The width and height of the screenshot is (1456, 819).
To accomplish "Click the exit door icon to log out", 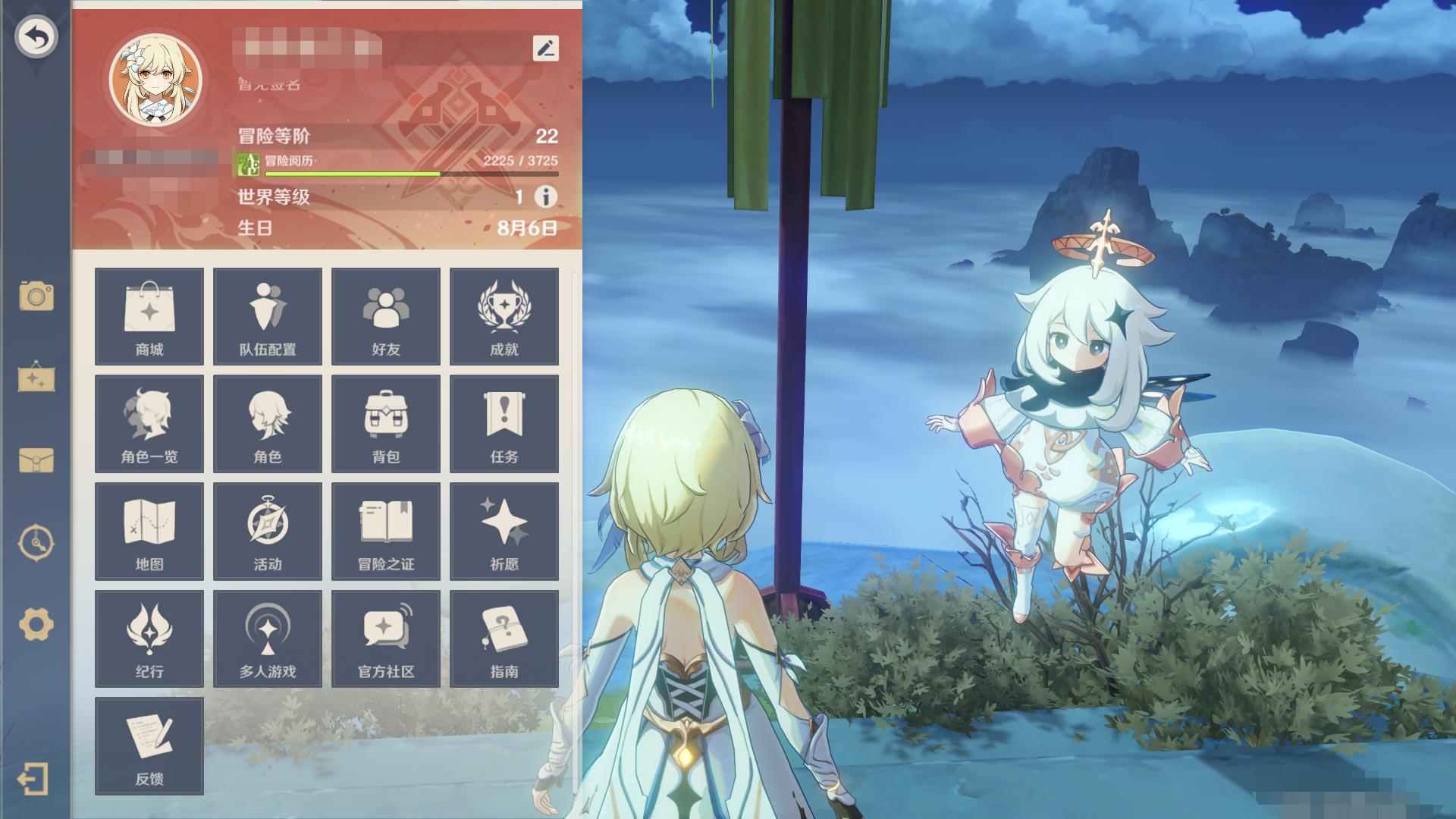I will click(x=33, y=779).
